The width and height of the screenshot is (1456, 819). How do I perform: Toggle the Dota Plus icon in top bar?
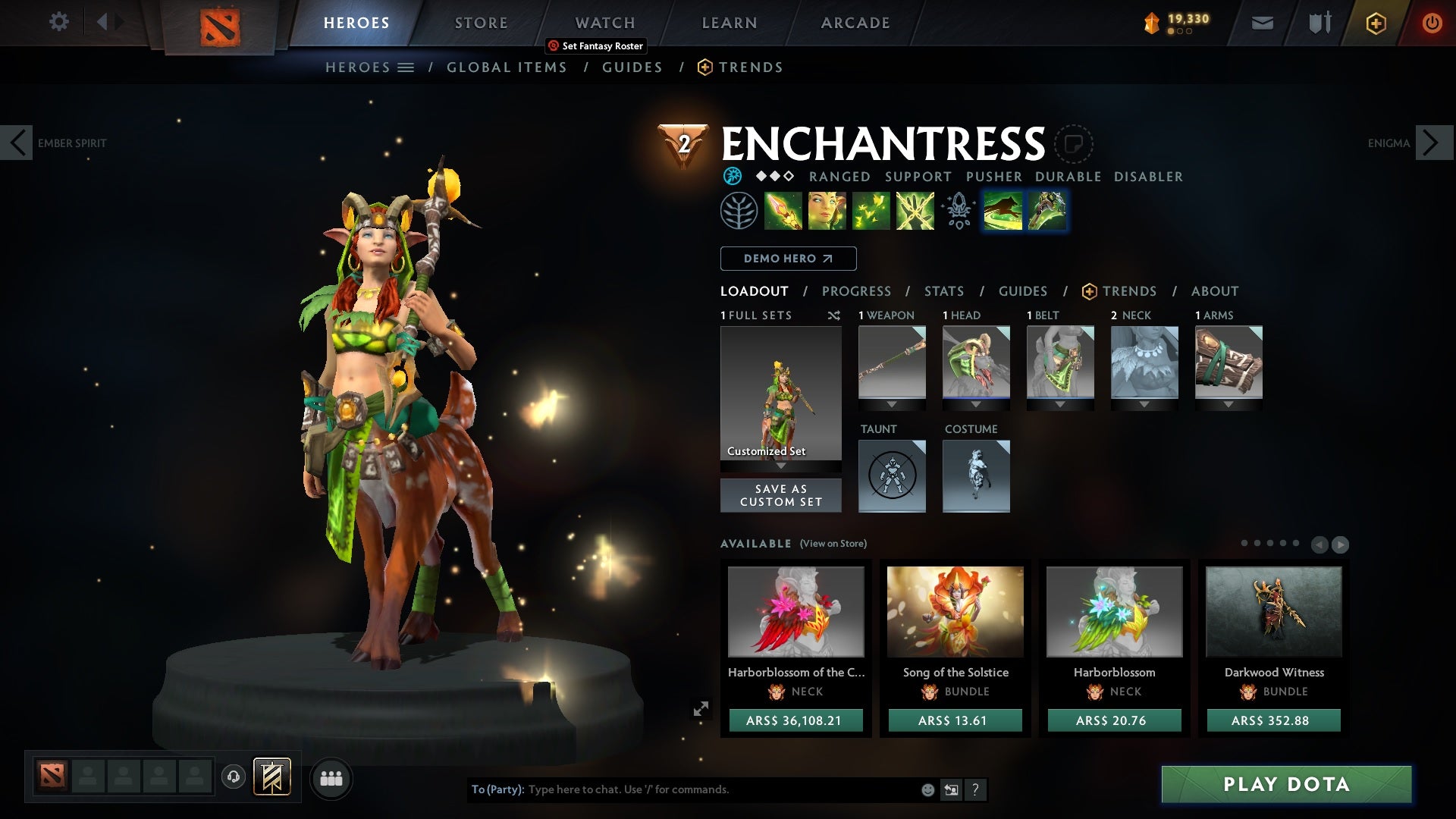1375,23
